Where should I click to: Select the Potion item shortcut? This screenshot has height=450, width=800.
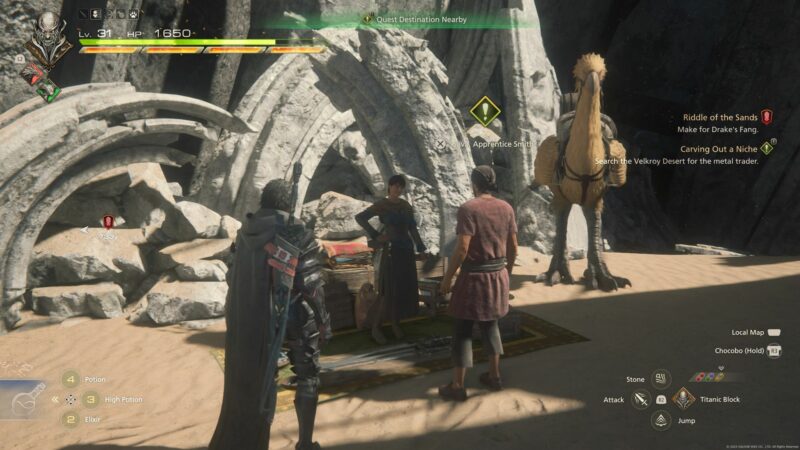(71, 379)
